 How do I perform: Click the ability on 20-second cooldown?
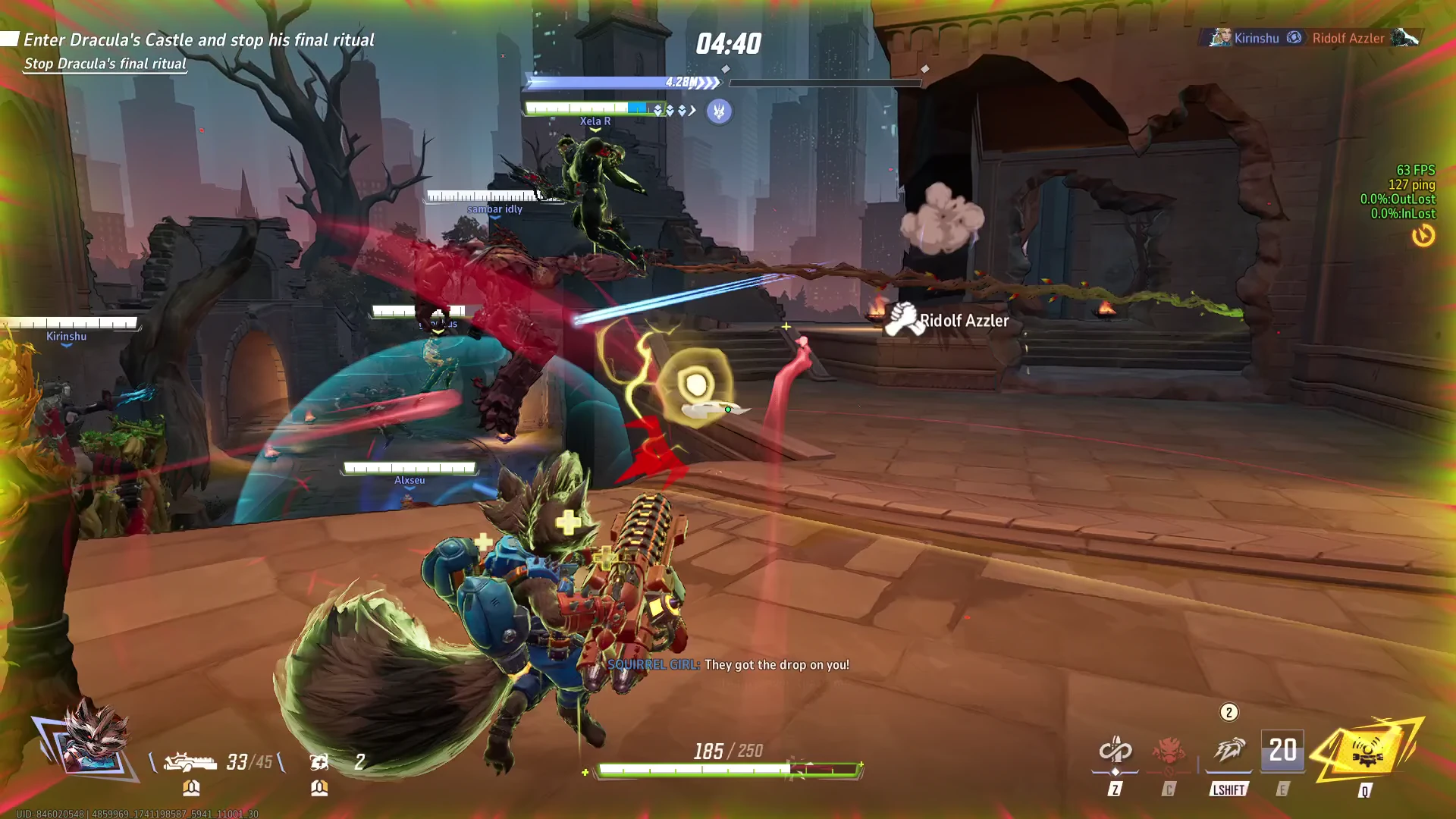pyautogui.click(x=1282, y=751)
